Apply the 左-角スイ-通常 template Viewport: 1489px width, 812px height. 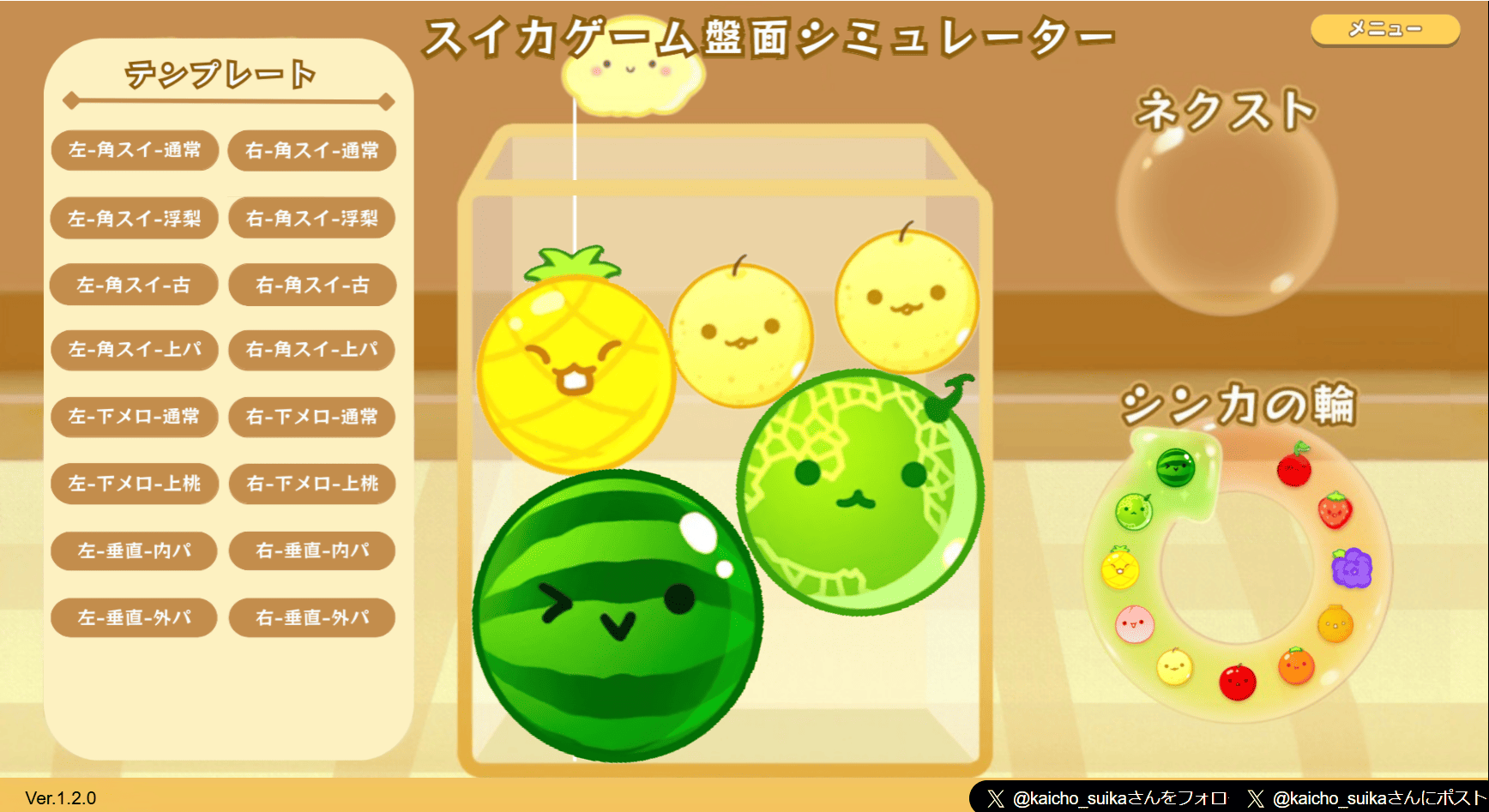[134, 151]
